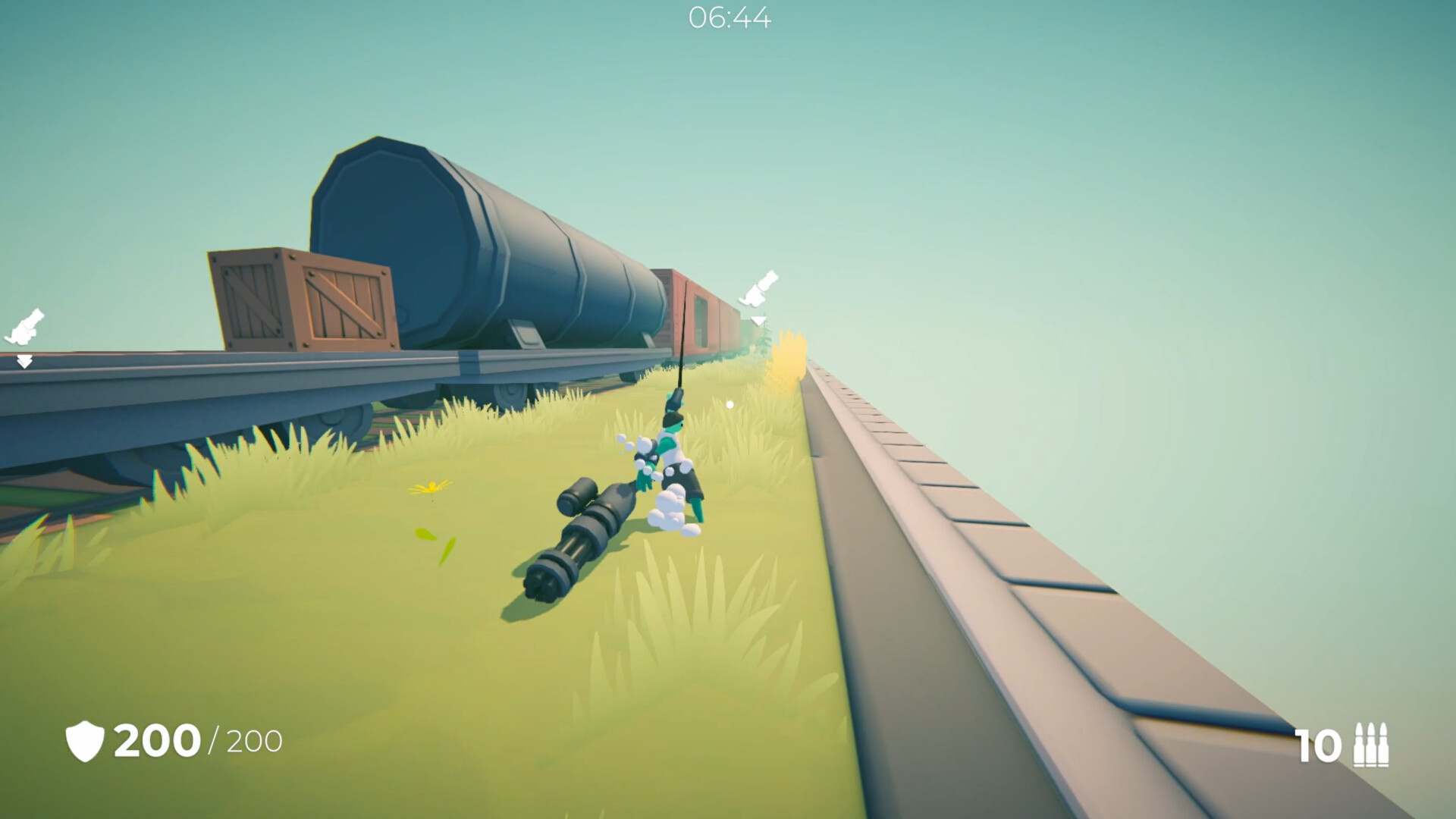Click the match timer showing 06:44
The width and height of the screenshot is (1456, 819).
coord(730,18)
